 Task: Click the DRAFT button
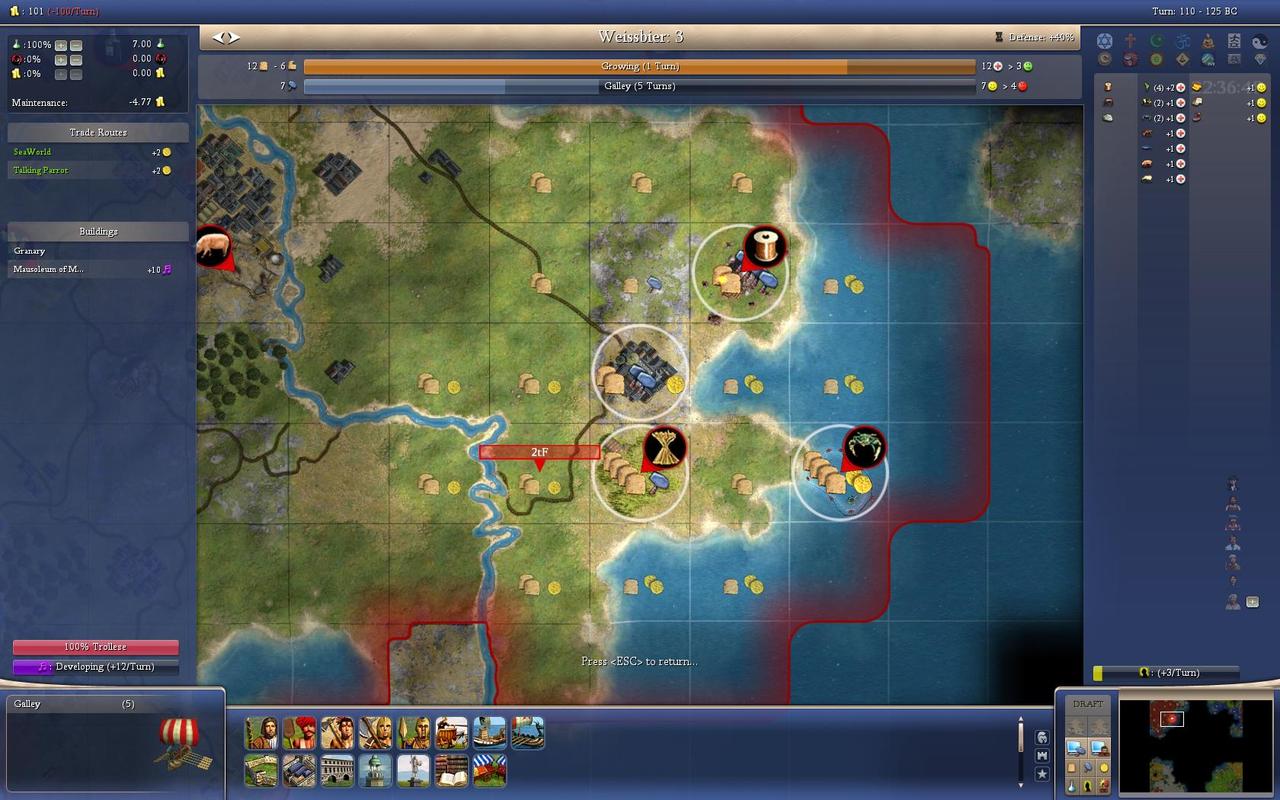click(1088, 704)
